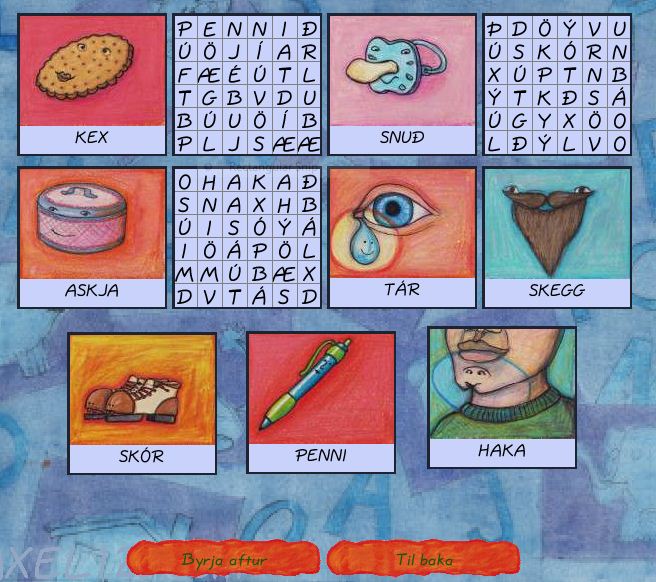The width and height of the screenshot is (656, 582).
Task: Open the letter grid containing SKÓR
Action: point(557,85)
